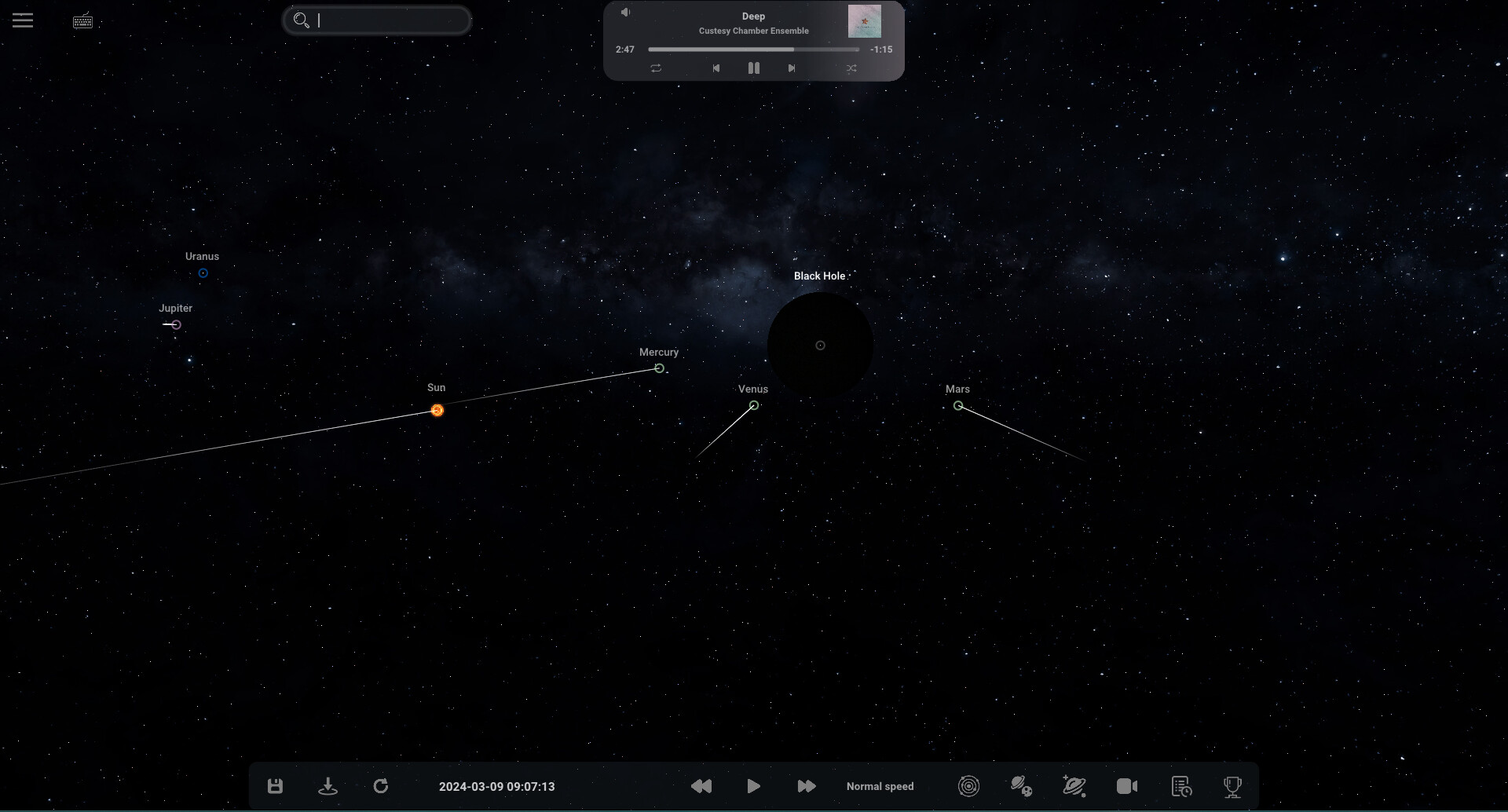The width and height of the screenshot is (1508, 812).
Task: Start recording a video capture
Action: [1126, 785]
